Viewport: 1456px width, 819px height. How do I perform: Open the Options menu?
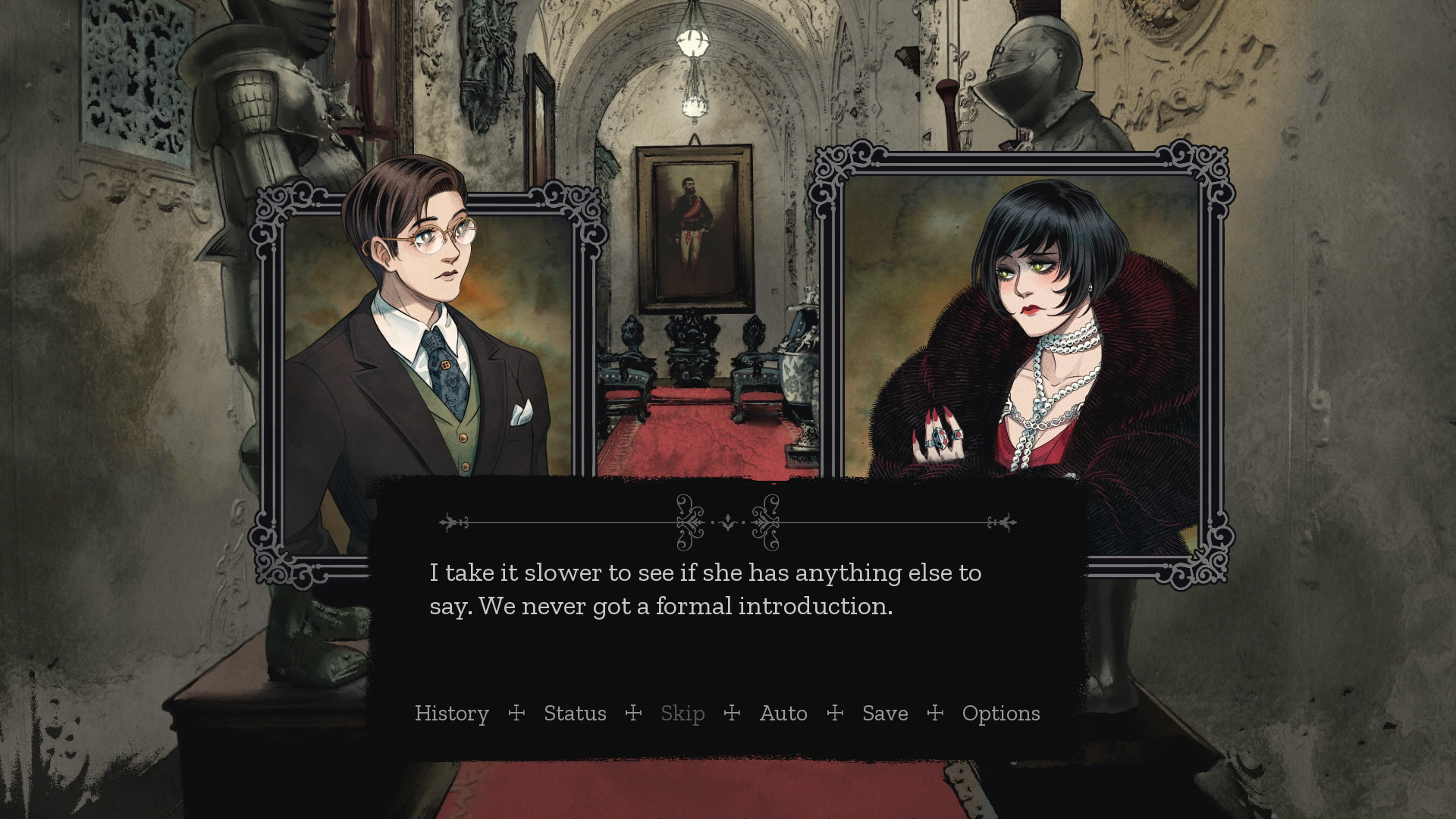pos(1001,714)
